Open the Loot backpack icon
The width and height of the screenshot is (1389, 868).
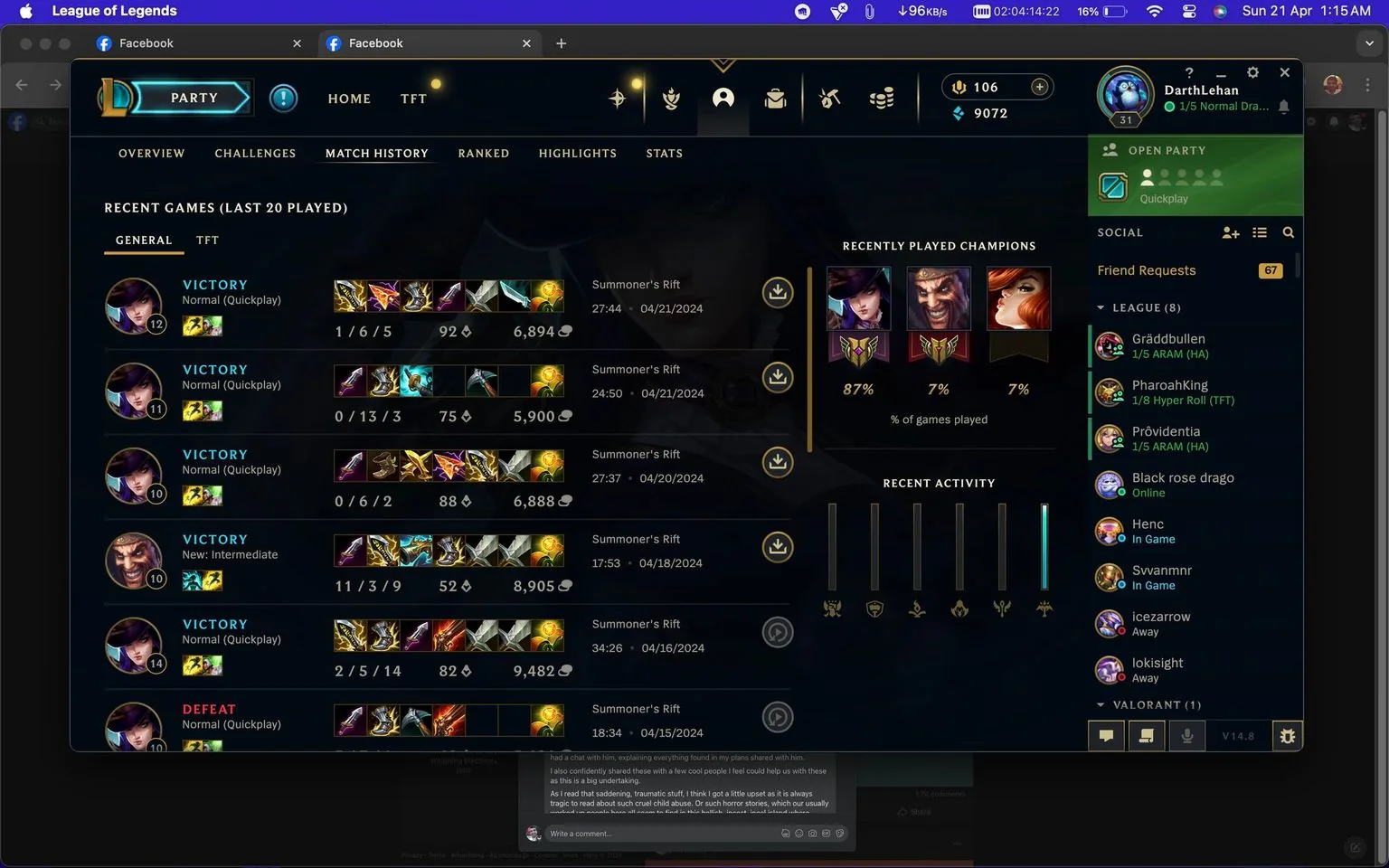point(775,98)
